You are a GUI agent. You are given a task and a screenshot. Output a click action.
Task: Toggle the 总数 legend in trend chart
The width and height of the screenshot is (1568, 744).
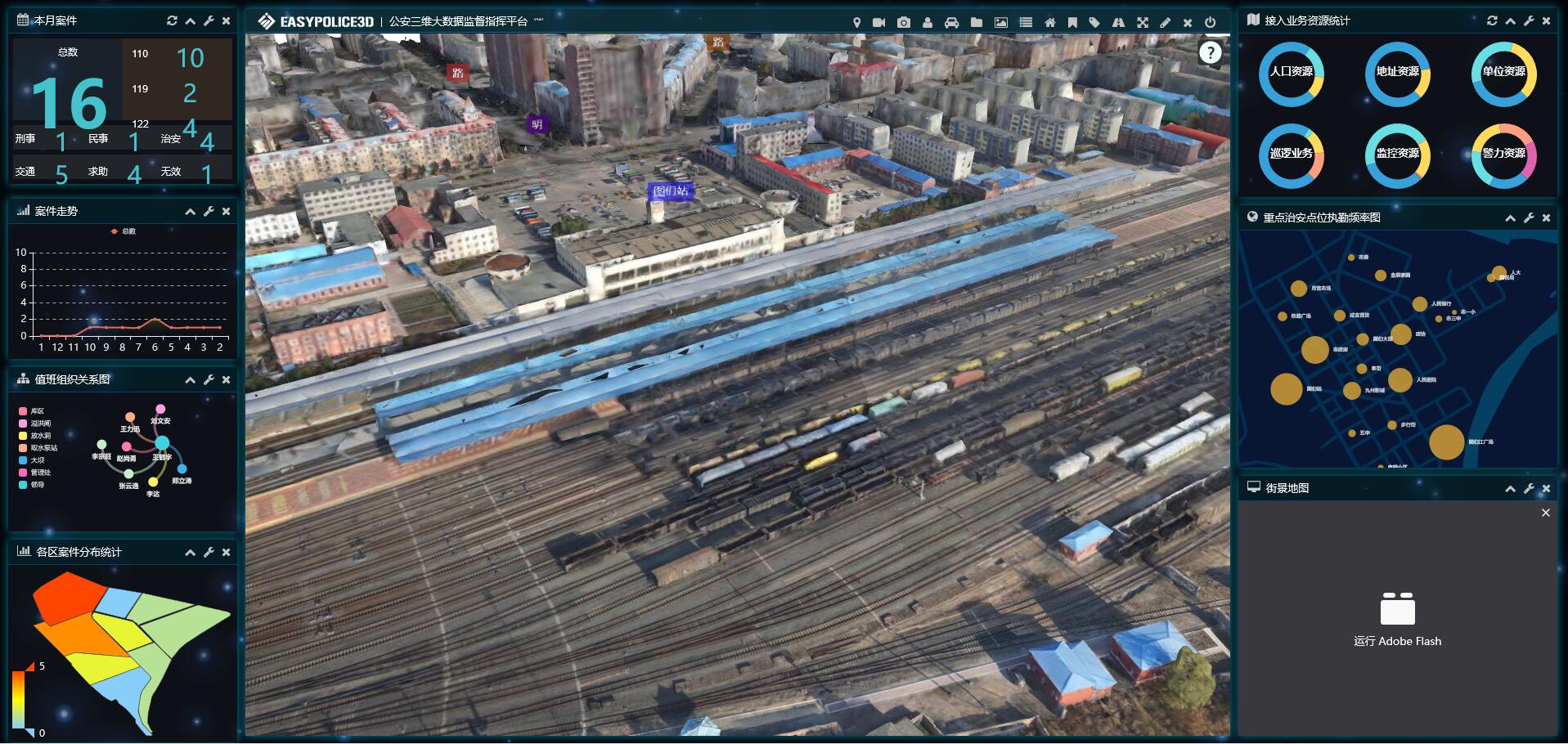pos(124,231)
